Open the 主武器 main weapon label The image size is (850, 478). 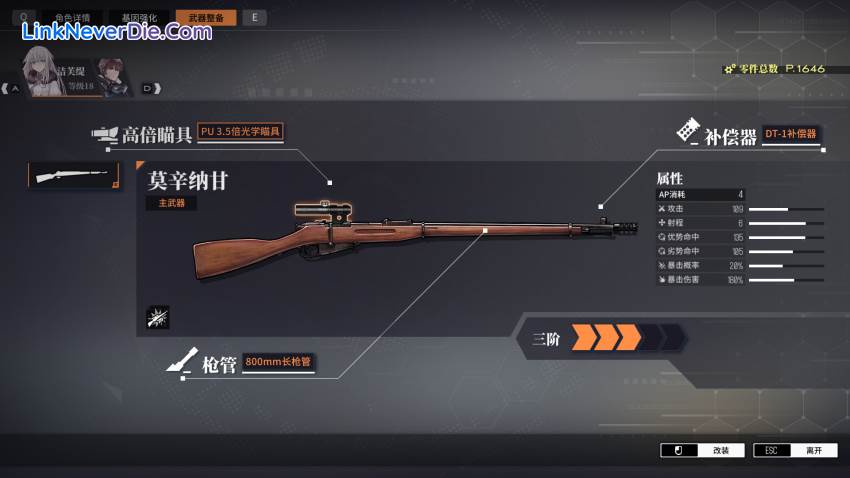[x=171, y=203]
